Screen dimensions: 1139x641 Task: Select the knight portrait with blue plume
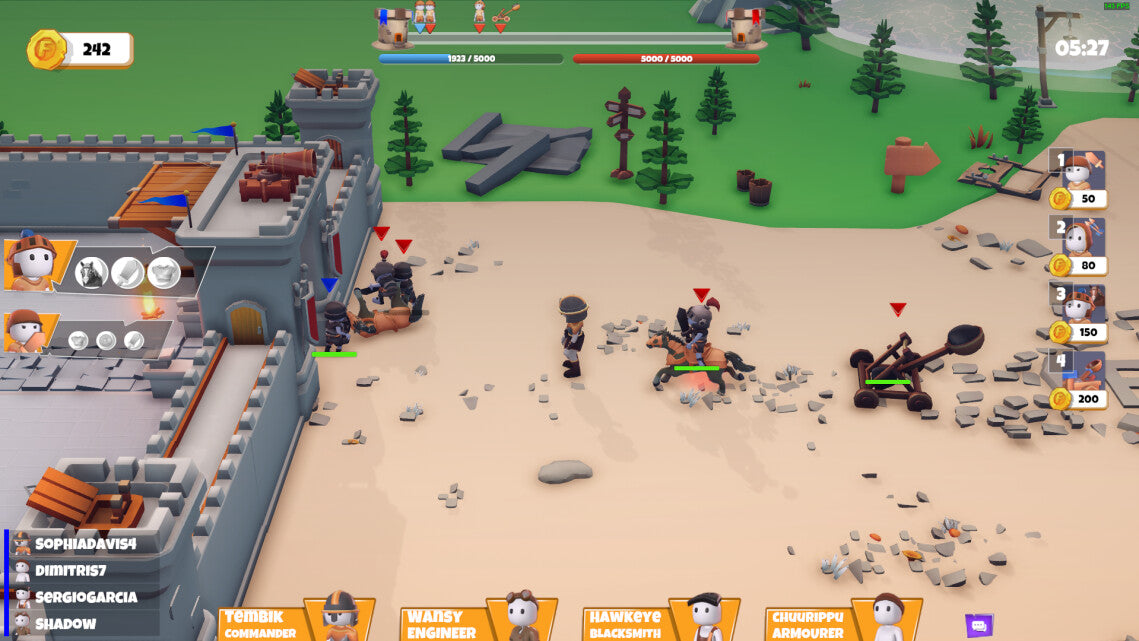(x=32, y=264)
